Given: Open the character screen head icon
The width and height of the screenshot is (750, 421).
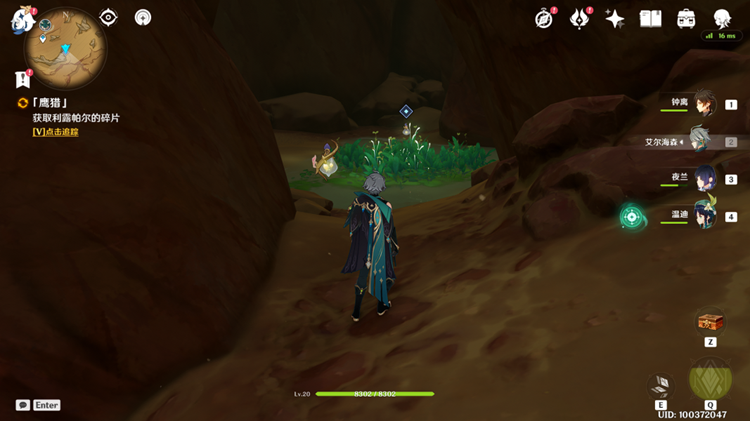Looking at the screenshot, I should point(722,19).
